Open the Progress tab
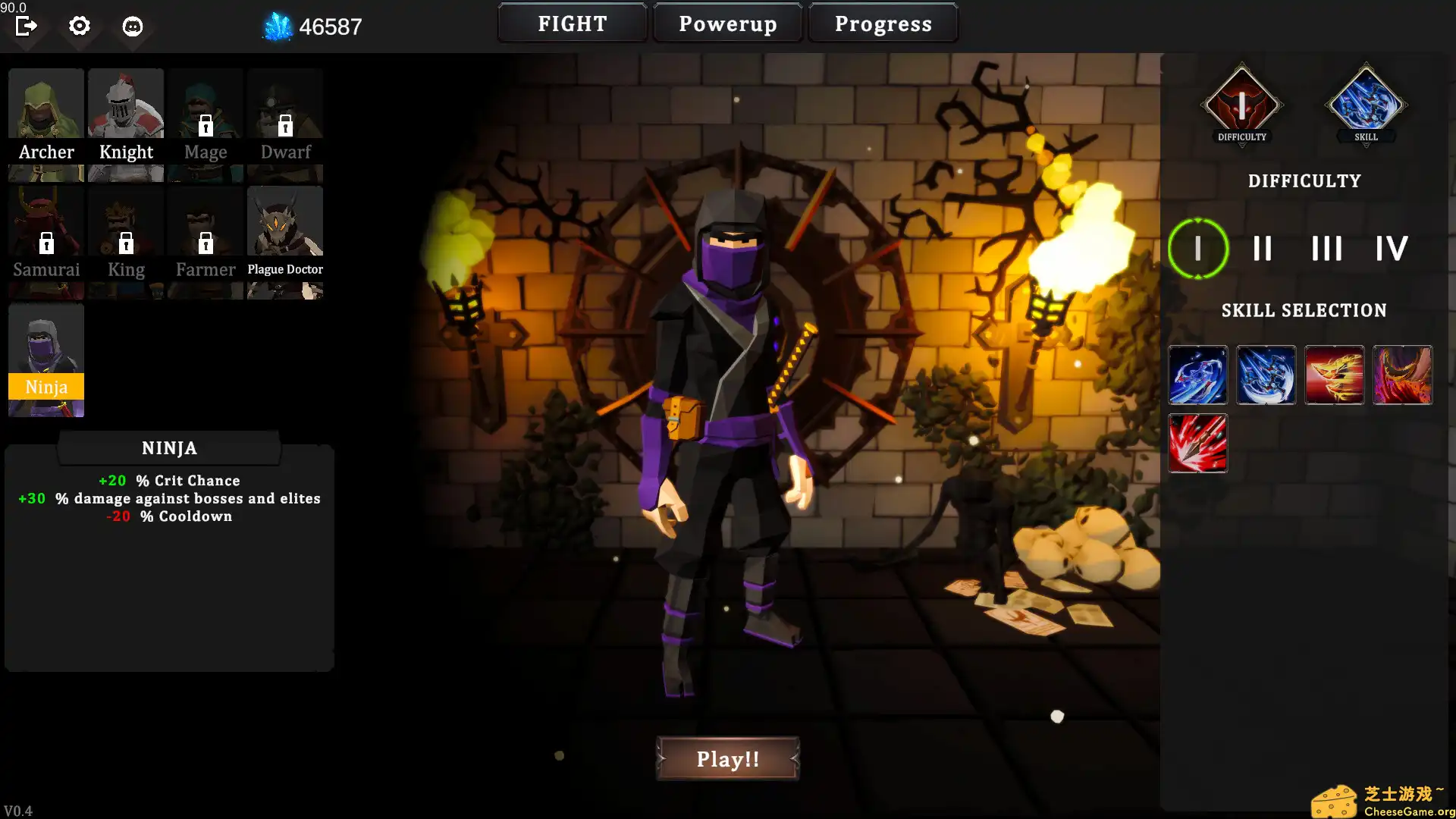 point(883,23)
